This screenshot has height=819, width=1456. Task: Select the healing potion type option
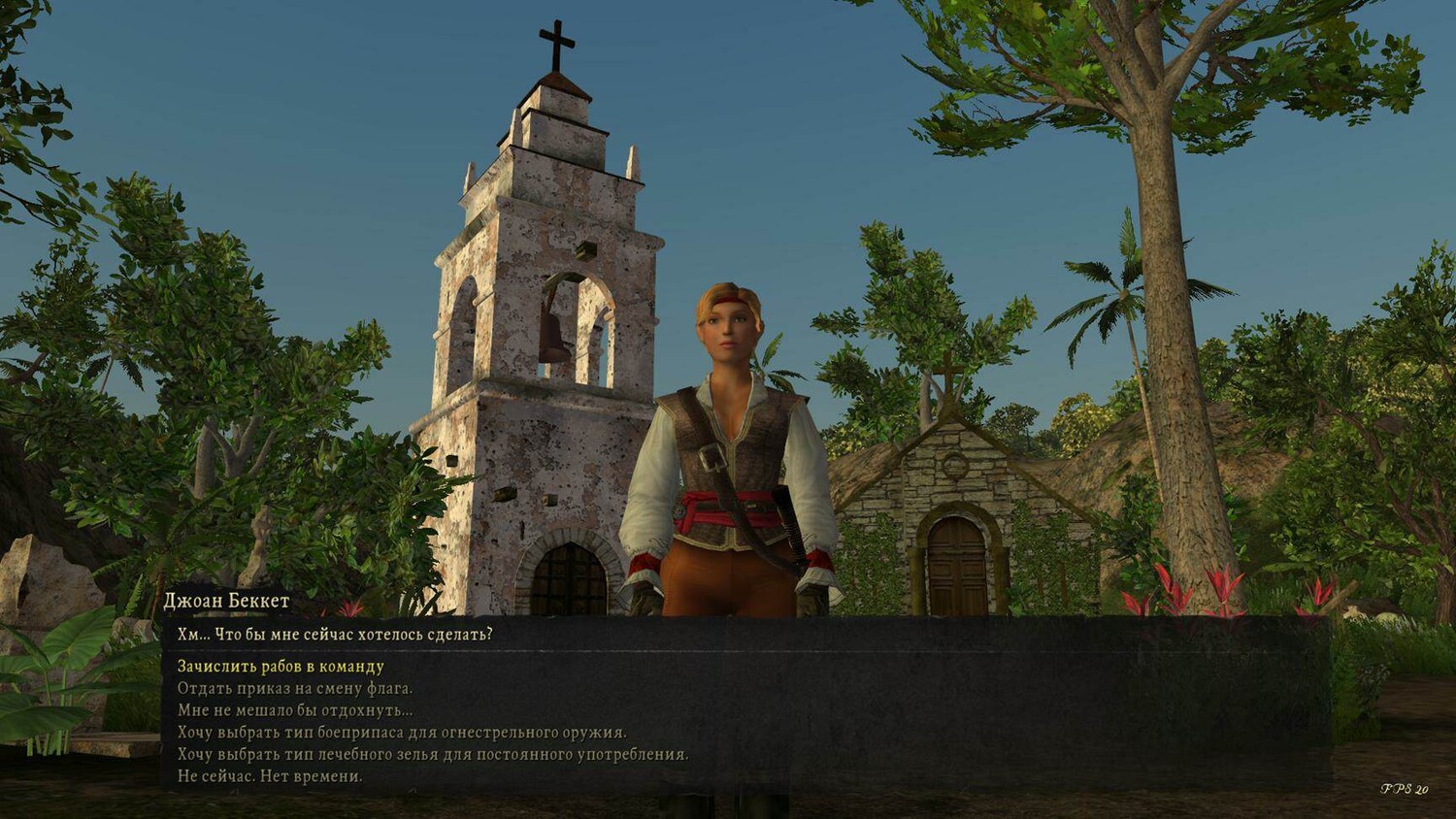433,754
